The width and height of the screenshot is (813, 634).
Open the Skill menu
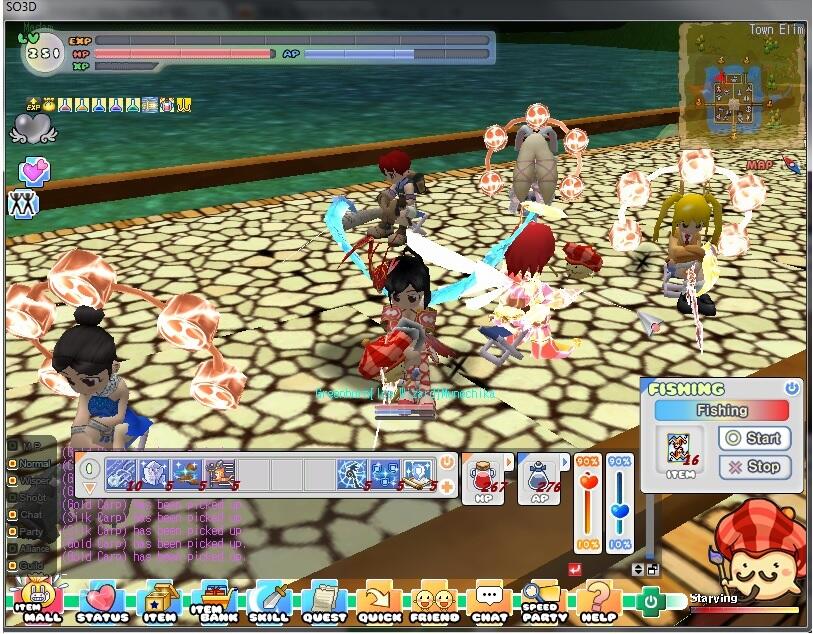pyautogui.click(x=269, y=602)
